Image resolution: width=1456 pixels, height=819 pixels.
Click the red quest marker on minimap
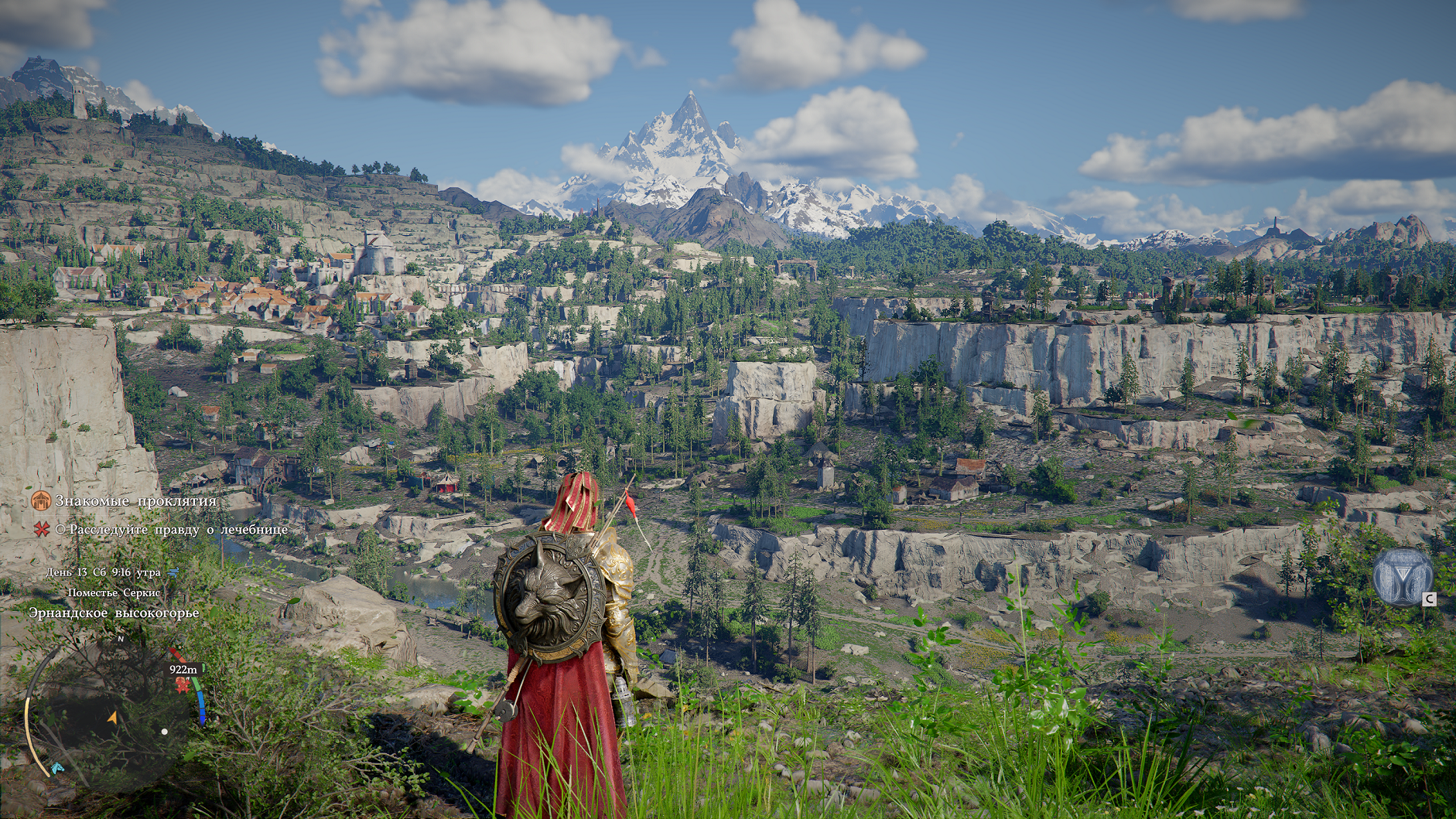183,684
